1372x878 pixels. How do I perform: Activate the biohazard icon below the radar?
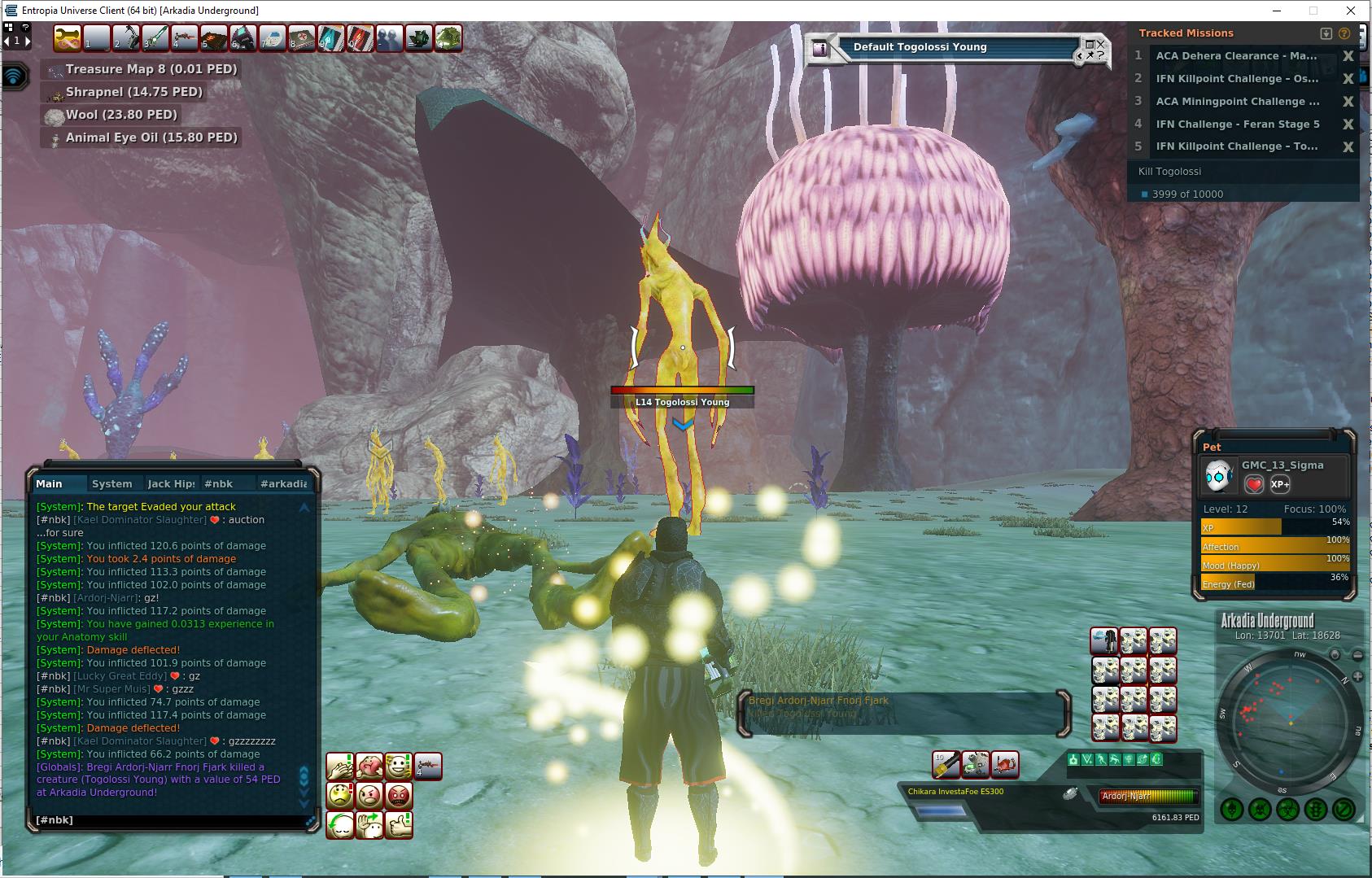click(1287, 810)
